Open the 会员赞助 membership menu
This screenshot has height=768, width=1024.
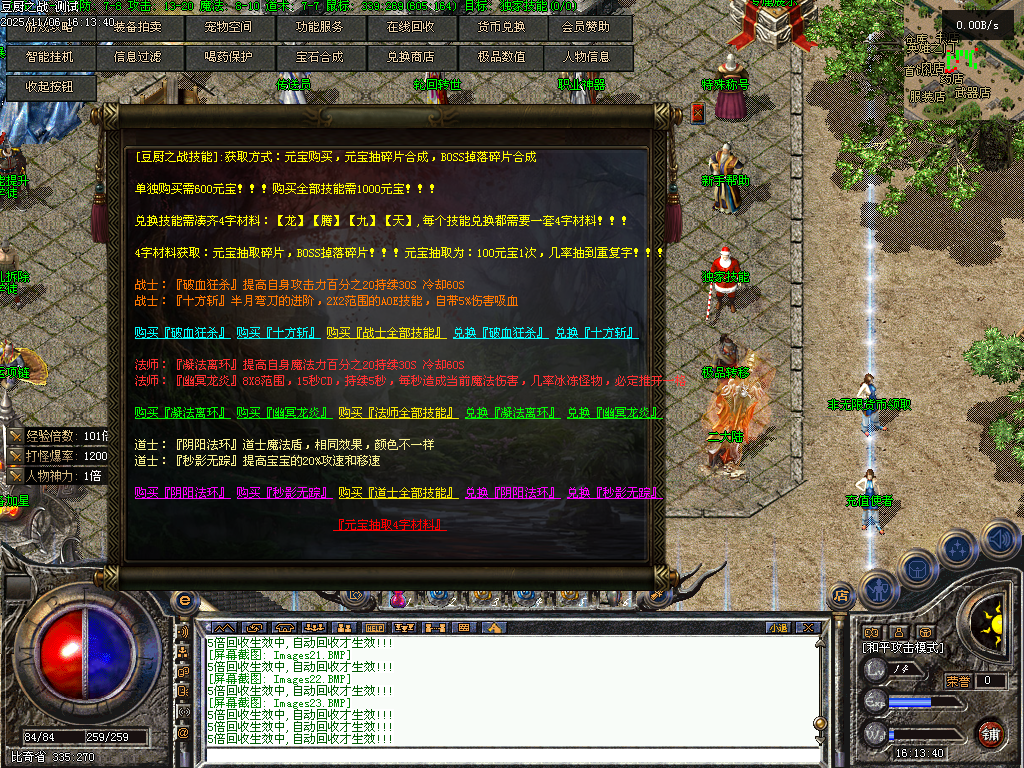pos(589,27)
